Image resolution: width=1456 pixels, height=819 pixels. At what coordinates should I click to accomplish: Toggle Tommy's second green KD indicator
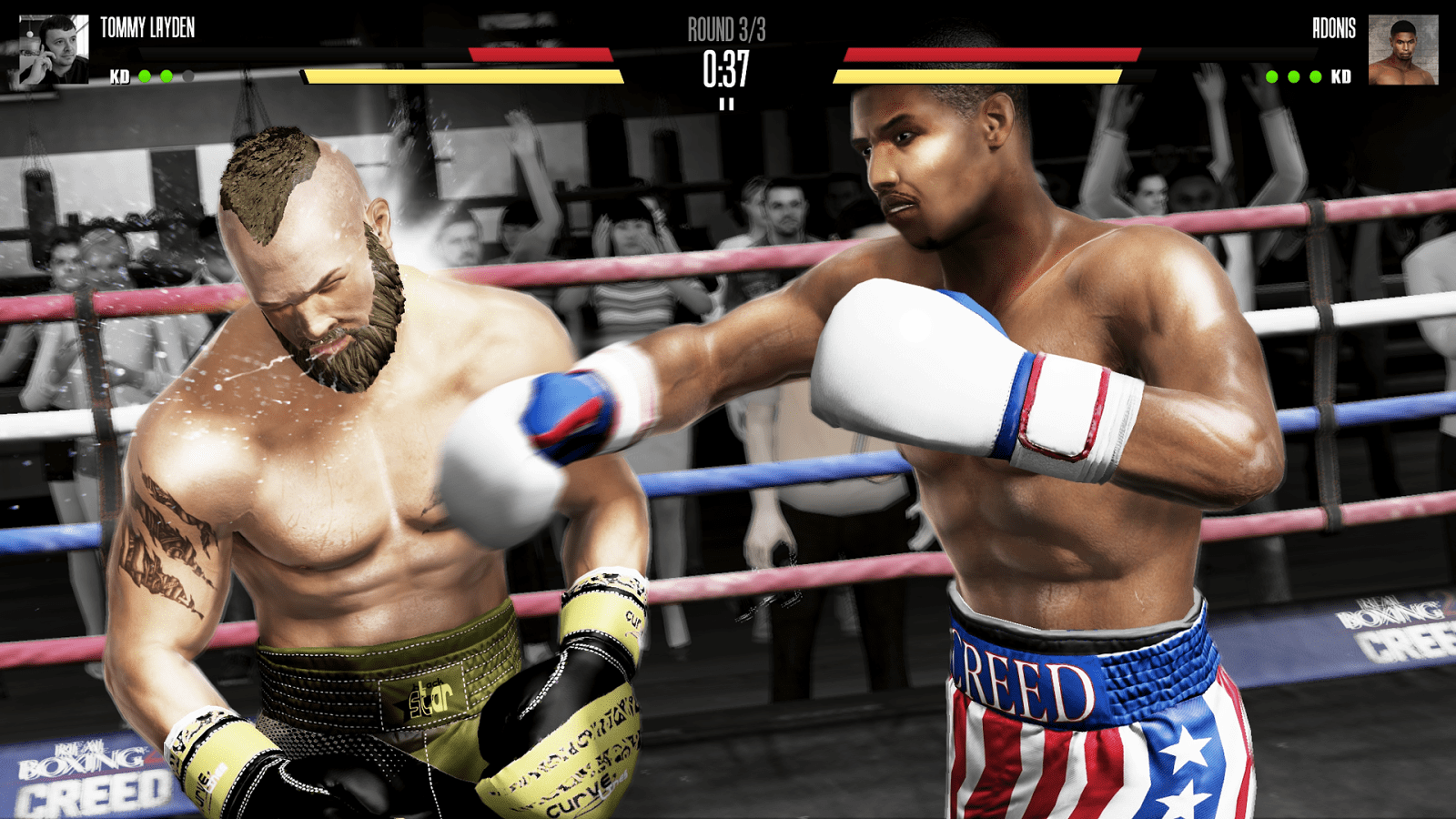click(167, 76)
